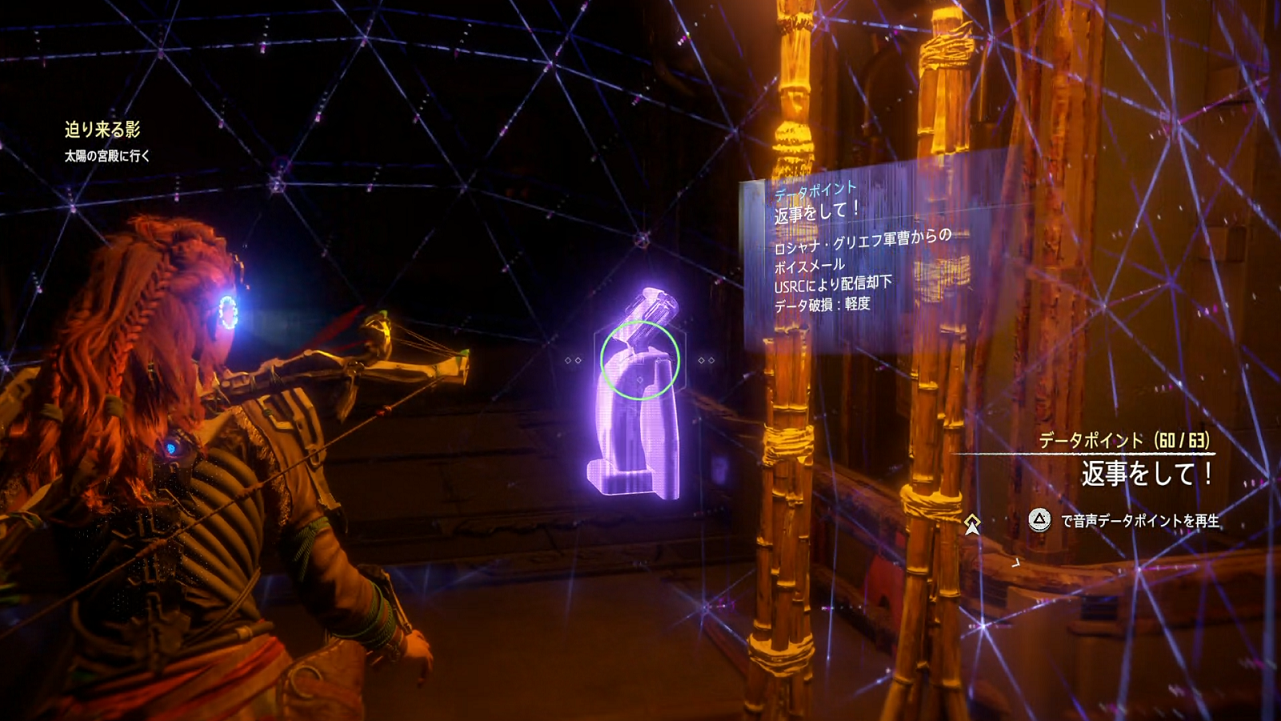The height and width of the screenshot is (721, 1281).
Task: Click the データポイント (60/63) notification
Action: (1122, 441)
